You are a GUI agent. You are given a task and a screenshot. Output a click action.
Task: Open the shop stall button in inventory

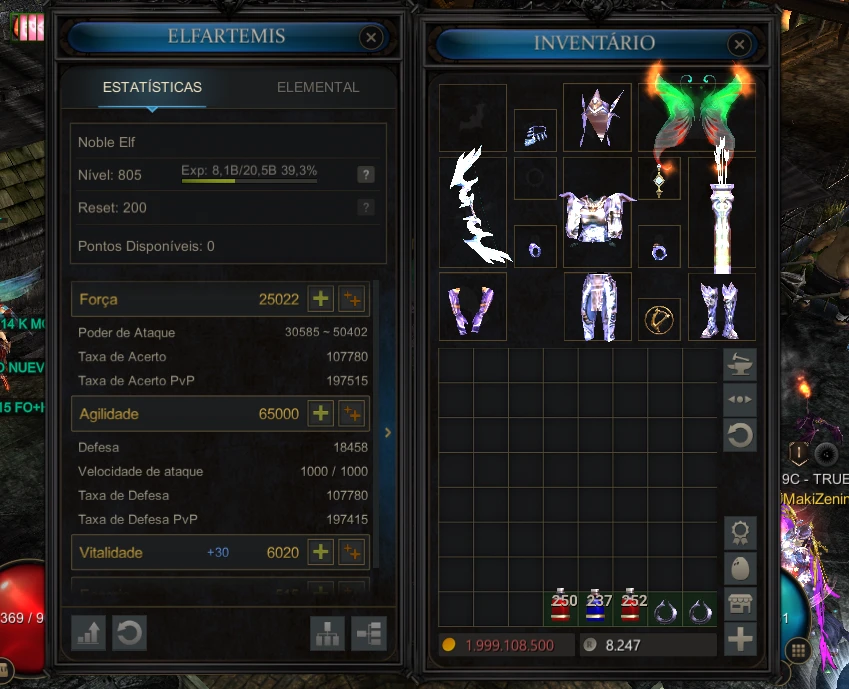pyautogui.click(x=740, y=603)
